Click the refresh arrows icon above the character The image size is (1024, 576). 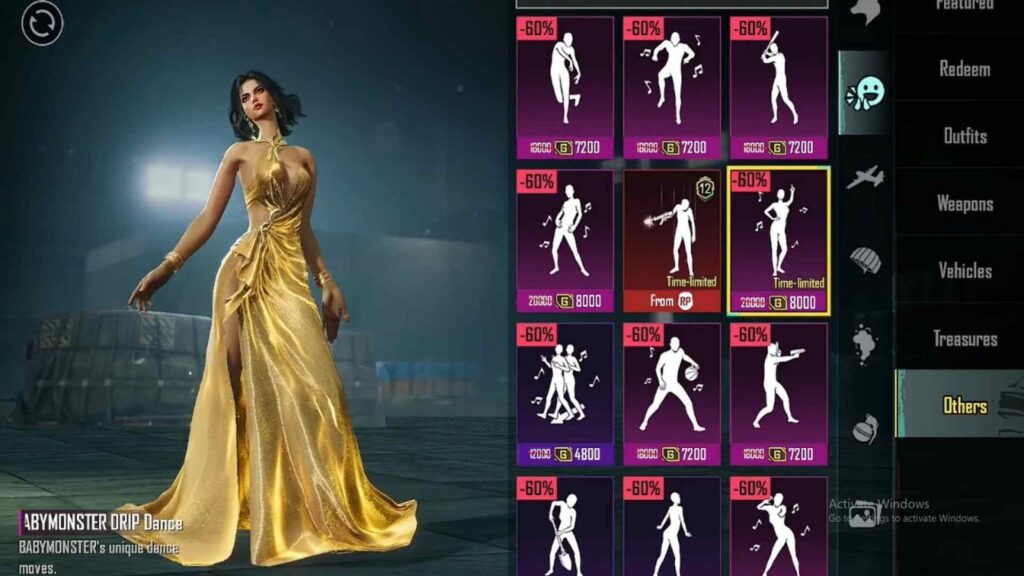pyautogui.click(x=42, y=24)
